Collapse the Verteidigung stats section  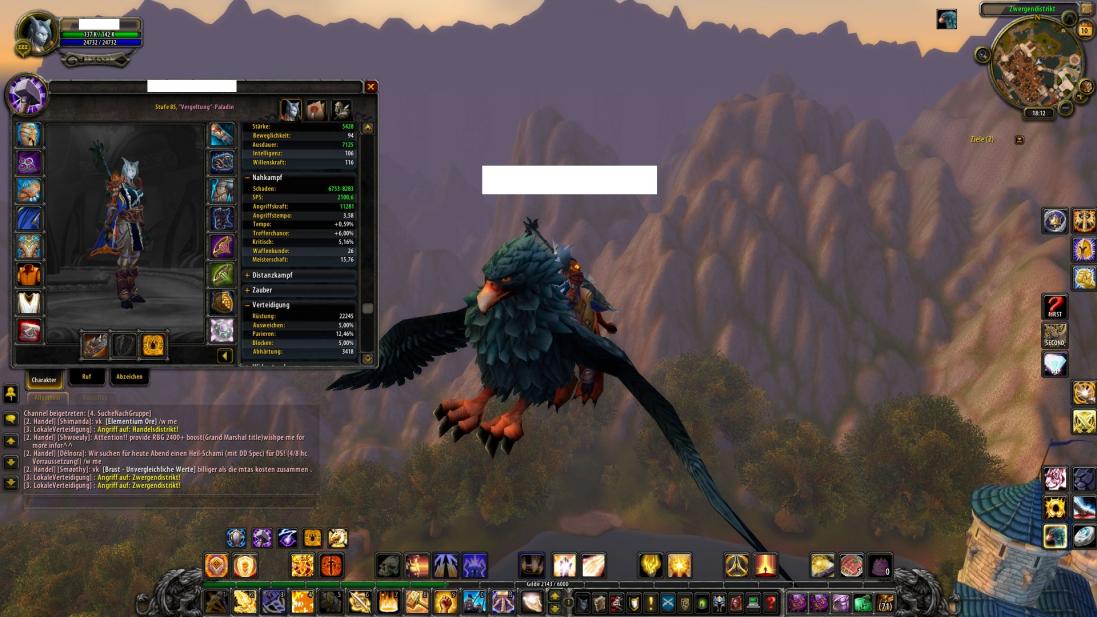(x=247, y=305)
